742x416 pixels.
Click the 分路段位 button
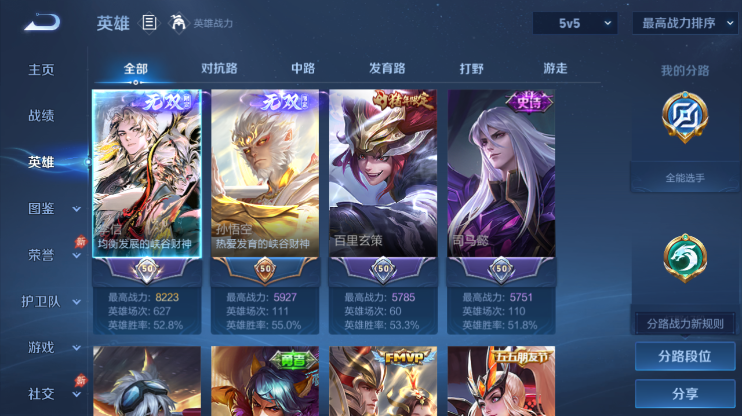point(685,356)
